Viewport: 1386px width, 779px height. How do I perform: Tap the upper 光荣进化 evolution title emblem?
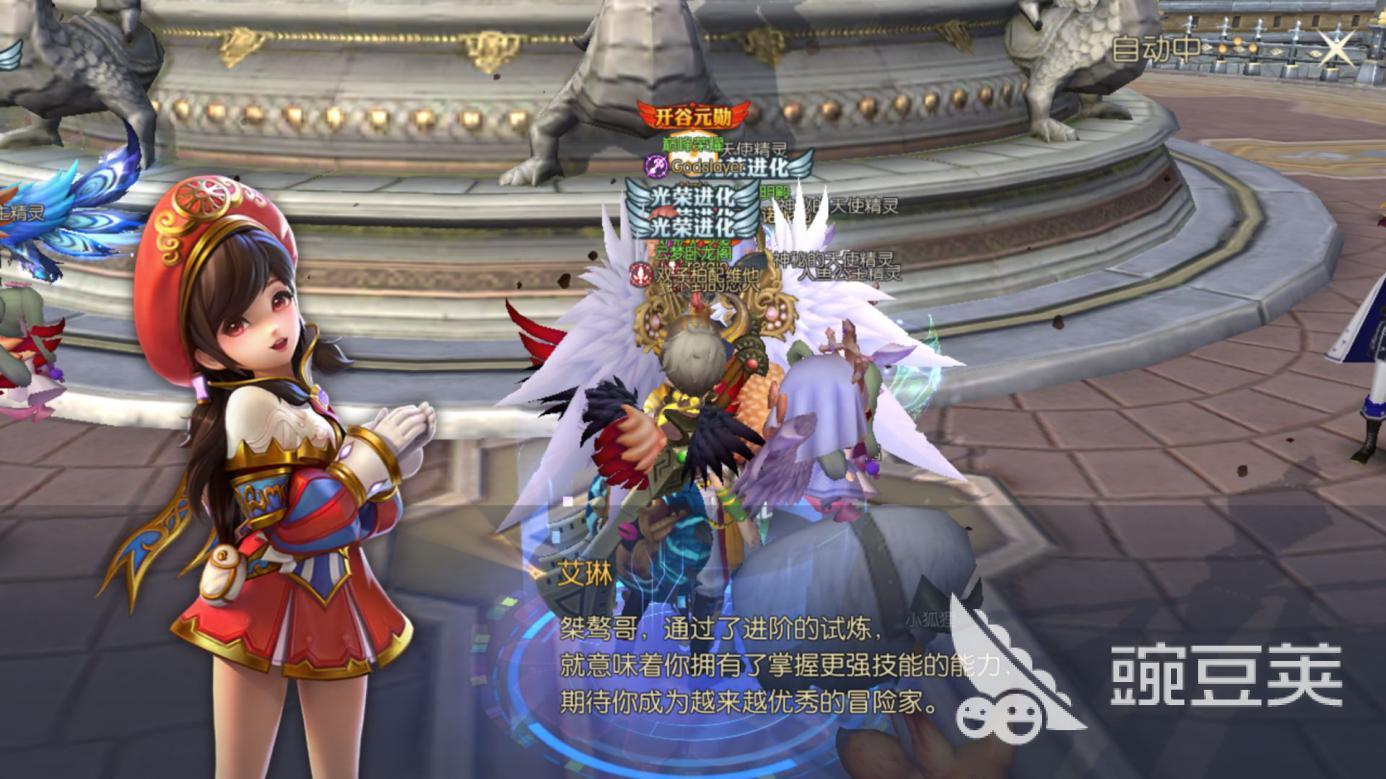(693, 197)
